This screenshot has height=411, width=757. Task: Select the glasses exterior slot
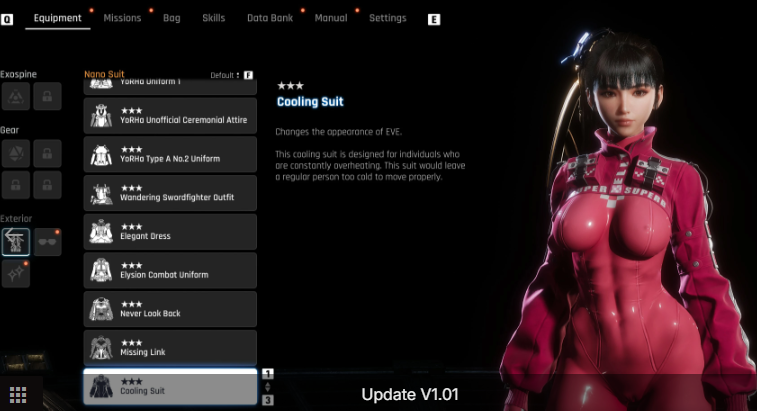coord(48,241)
